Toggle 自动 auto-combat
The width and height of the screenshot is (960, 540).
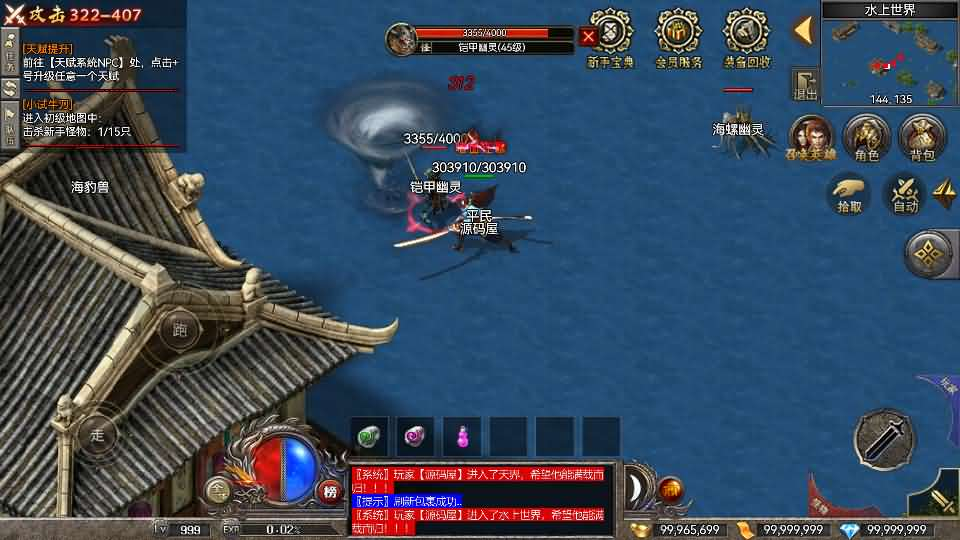(x=905, y=194)
